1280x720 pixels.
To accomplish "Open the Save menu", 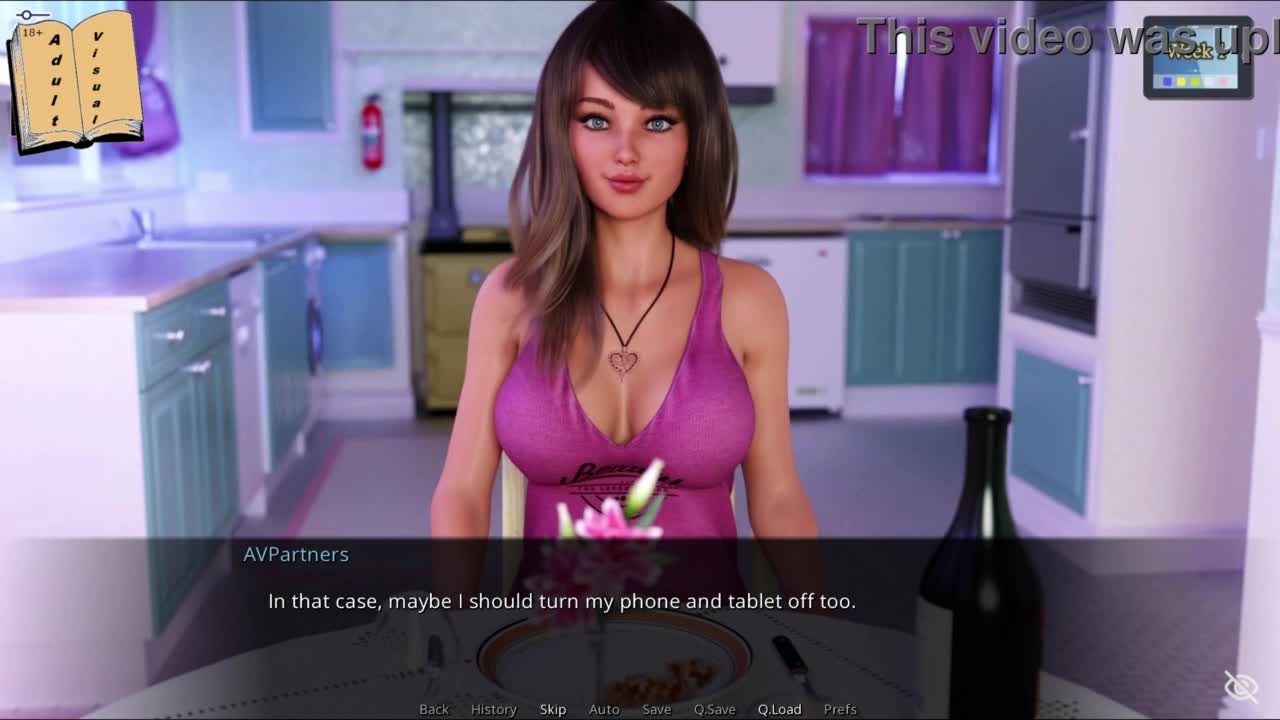I will click(657, 709).
